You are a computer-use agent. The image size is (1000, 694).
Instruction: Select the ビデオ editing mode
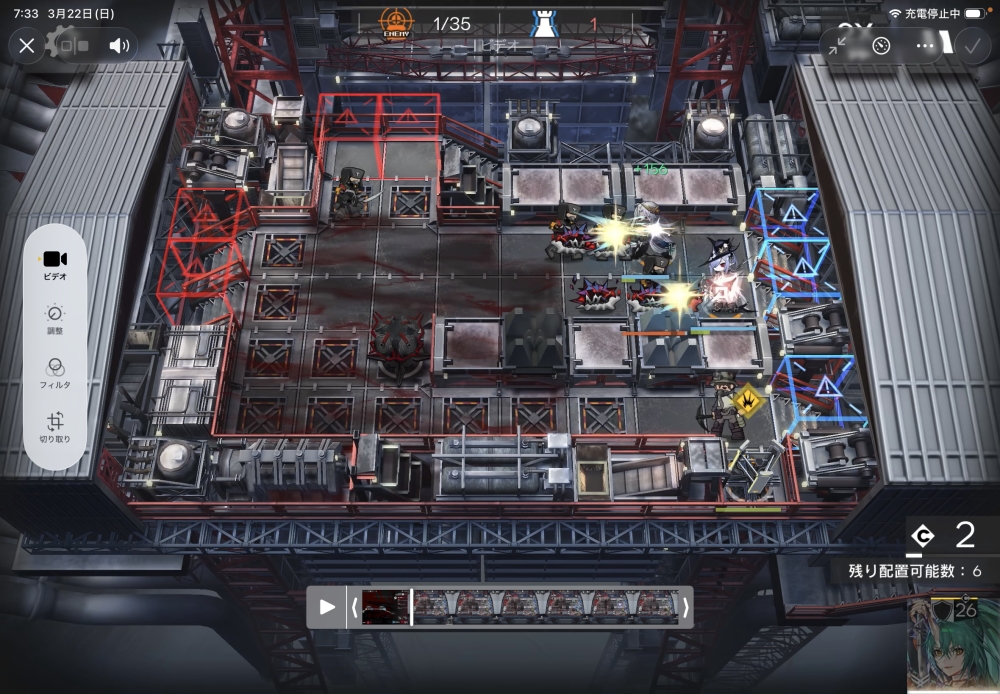55,264
